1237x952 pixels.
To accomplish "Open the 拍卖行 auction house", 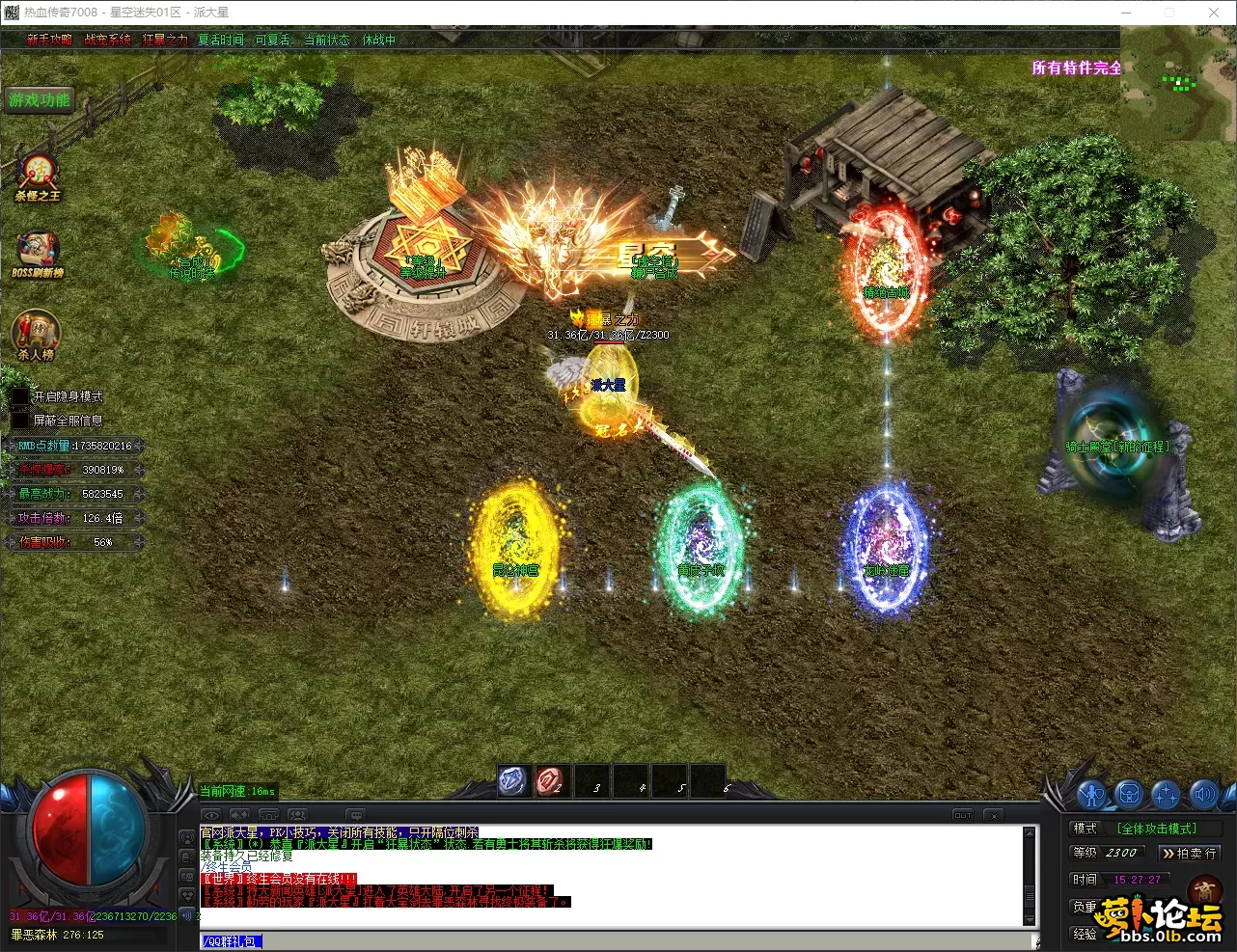I will pos(1189,854).
